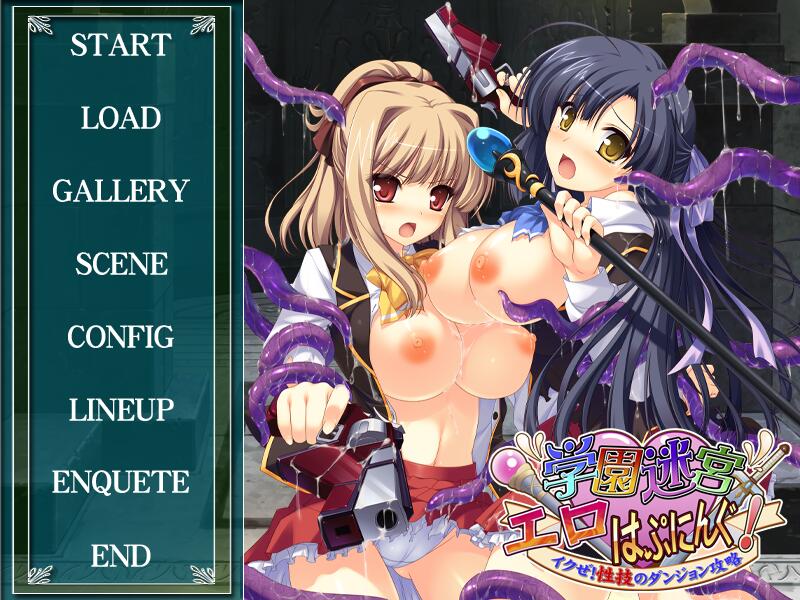Open the CONFIG settings

pos(121,337)
